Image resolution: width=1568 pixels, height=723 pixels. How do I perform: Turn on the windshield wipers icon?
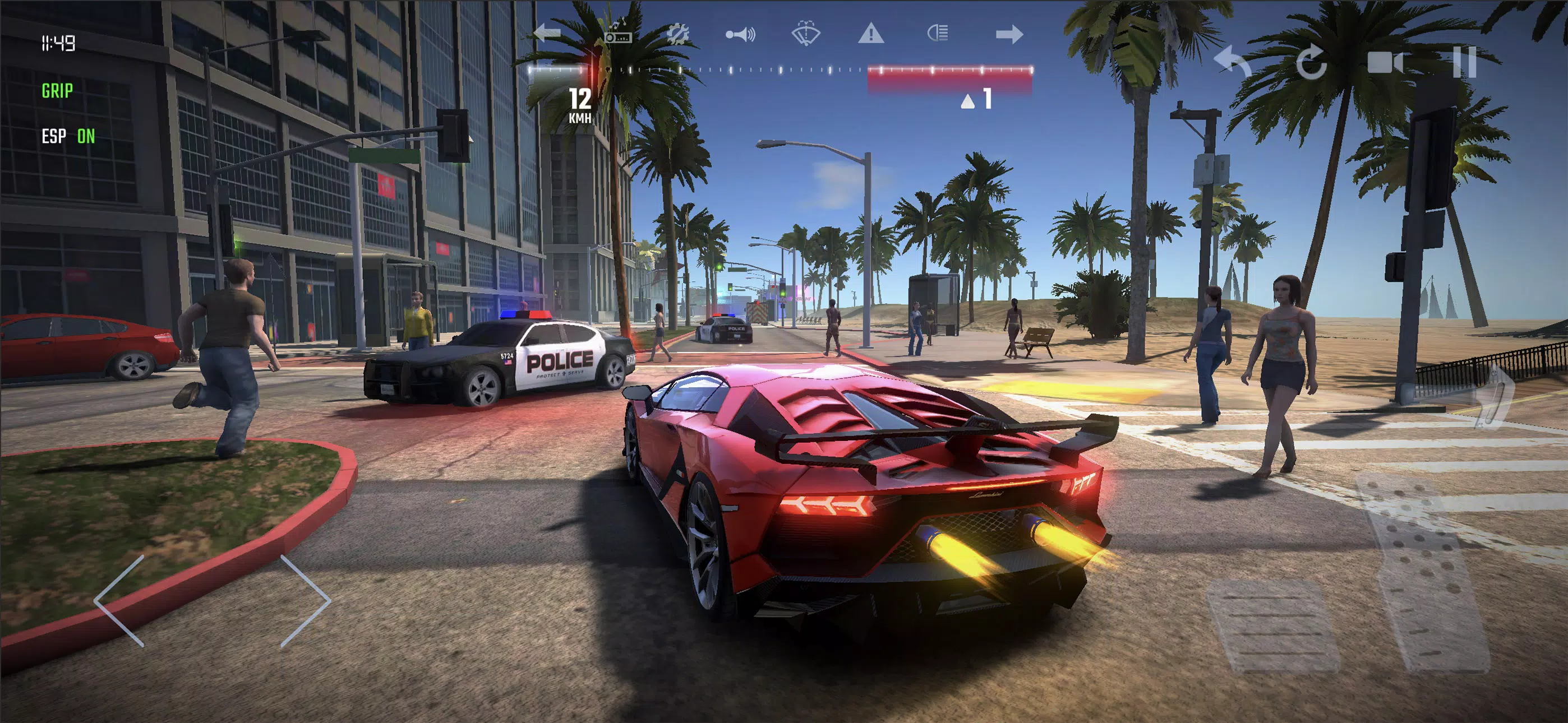(x=805, y=33)
